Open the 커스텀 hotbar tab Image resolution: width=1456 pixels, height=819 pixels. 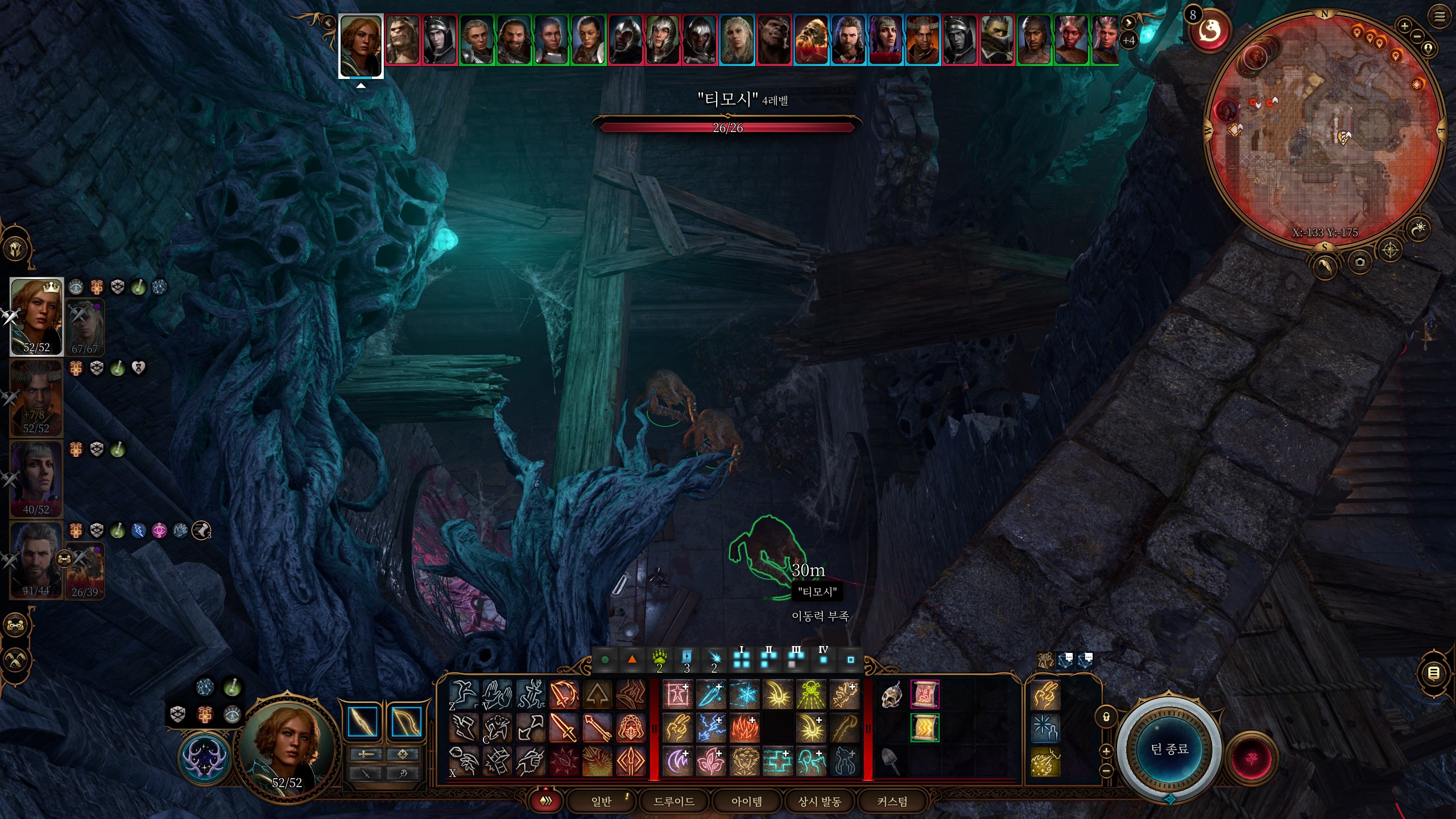point(892,801)
